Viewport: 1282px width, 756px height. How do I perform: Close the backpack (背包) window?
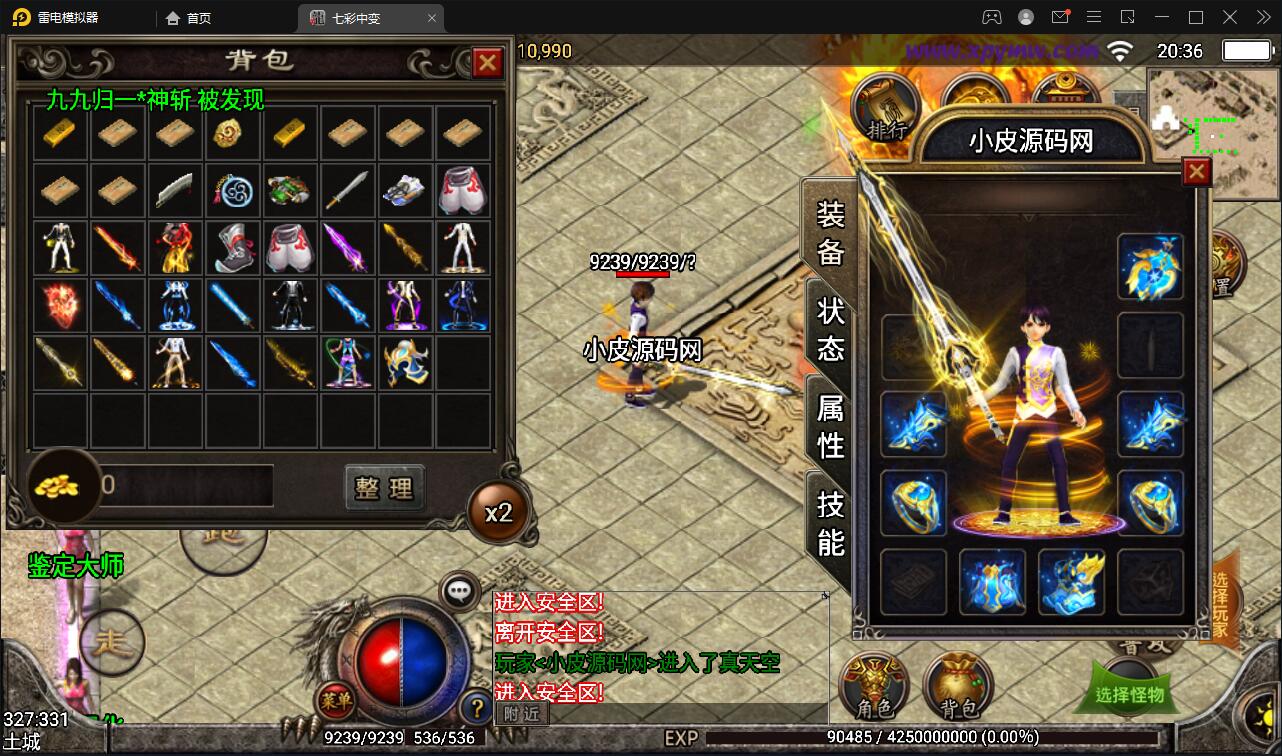point(487,63)
